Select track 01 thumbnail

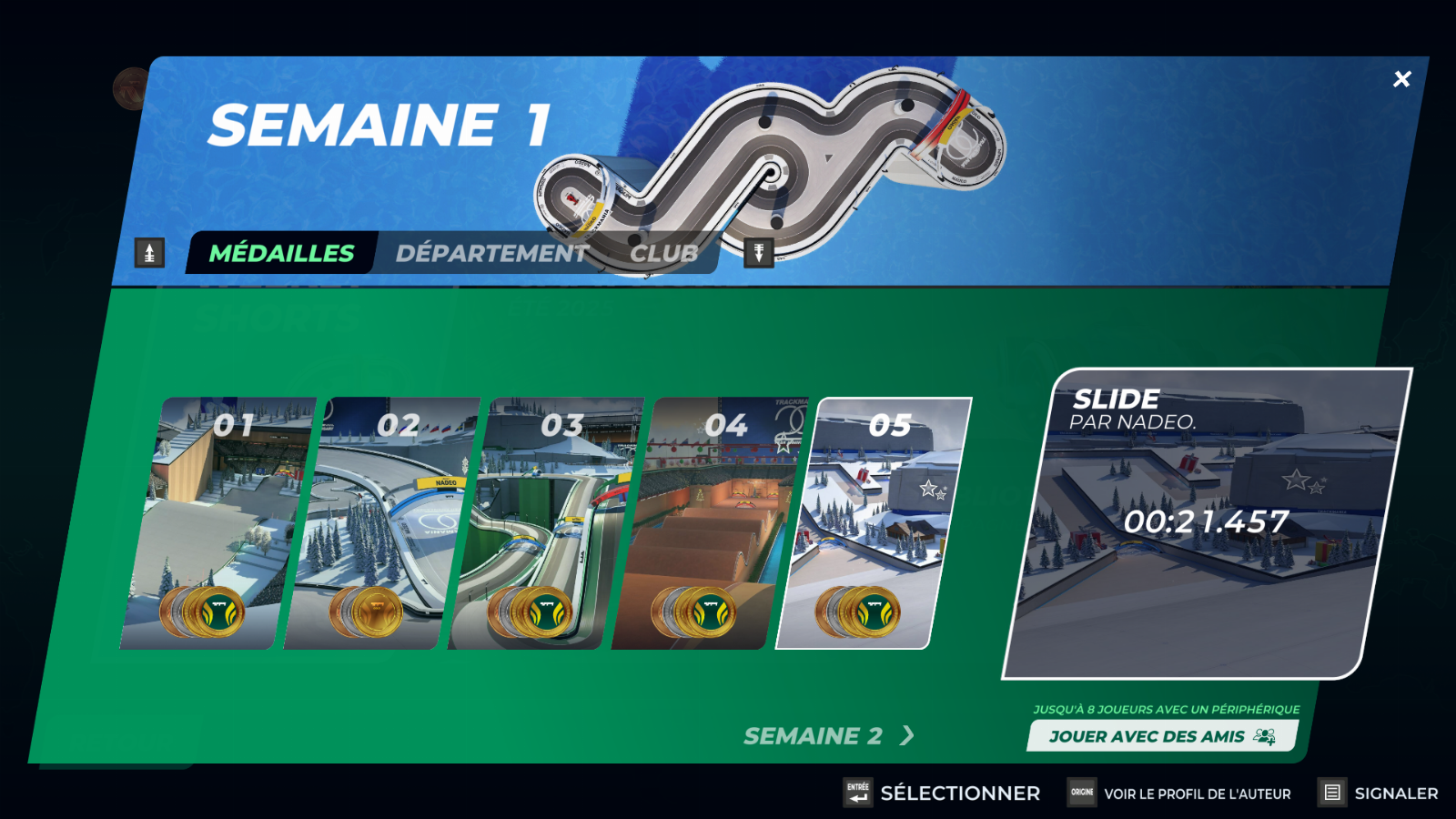215,523
